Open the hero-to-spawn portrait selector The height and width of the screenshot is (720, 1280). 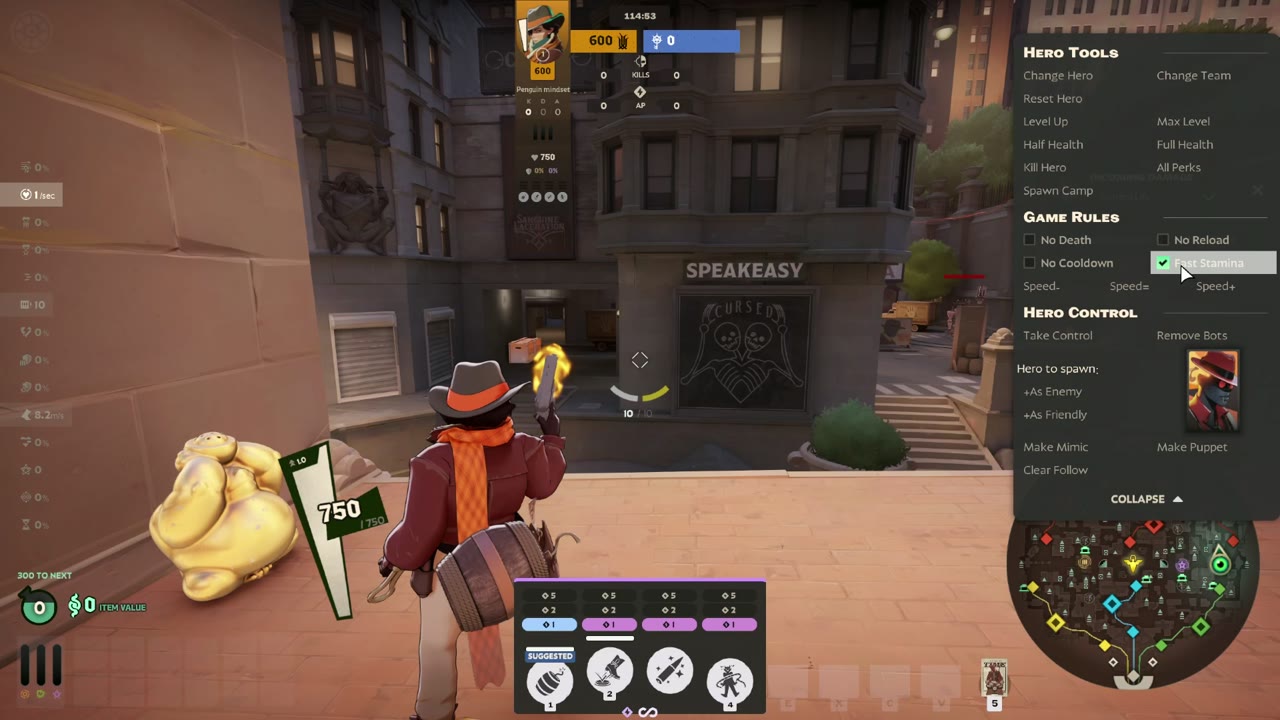1212,390
